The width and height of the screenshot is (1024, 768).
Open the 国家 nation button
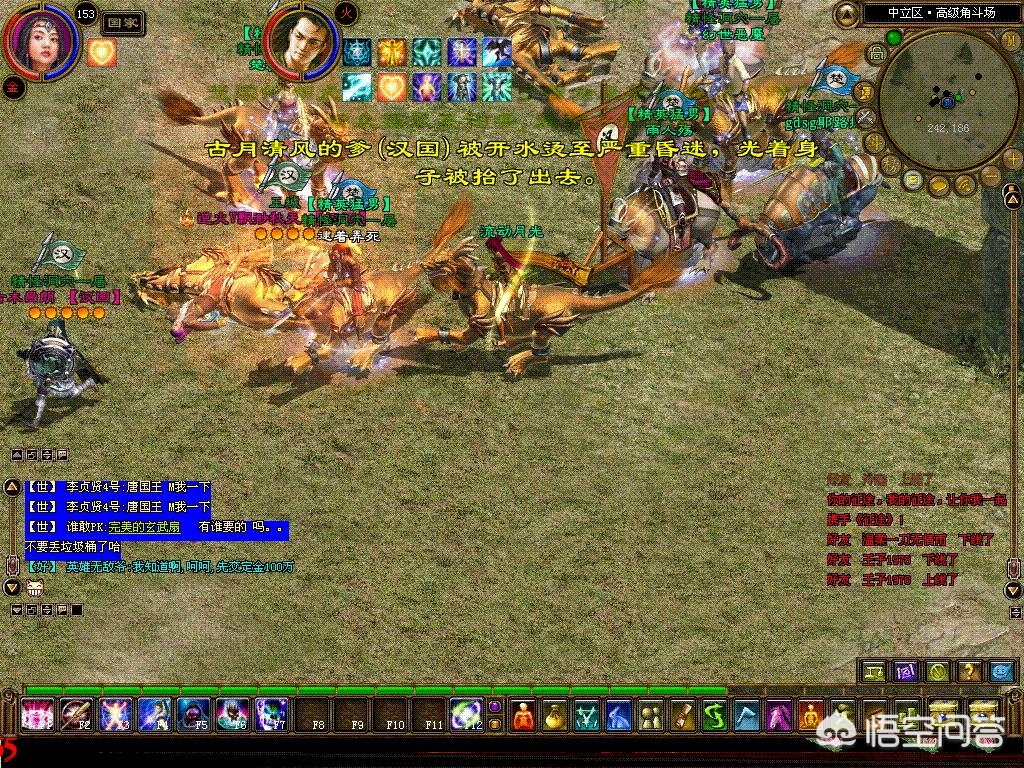tap(123, 21)
